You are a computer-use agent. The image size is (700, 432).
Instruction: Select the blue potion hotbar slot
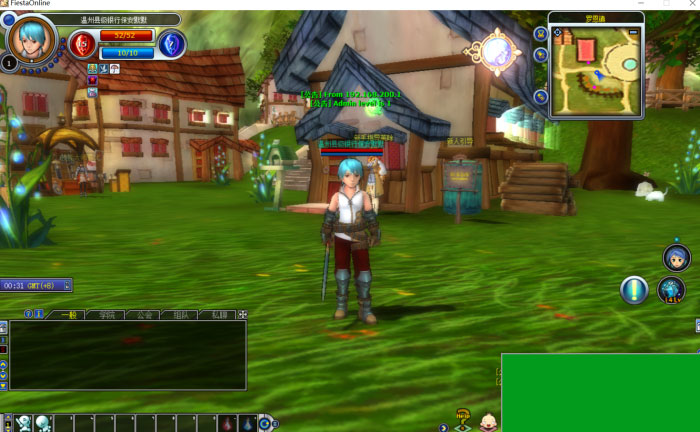[x=247, y=423]
